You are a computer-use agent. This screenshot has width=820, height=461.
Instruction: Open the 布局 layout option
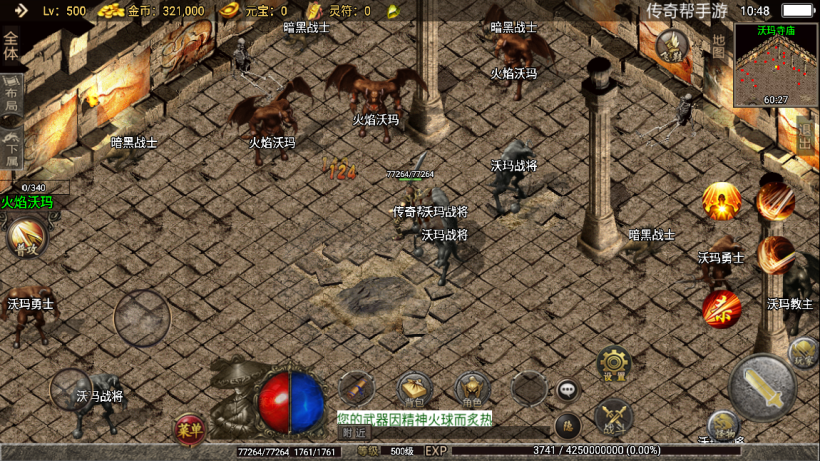pos(11,94)
